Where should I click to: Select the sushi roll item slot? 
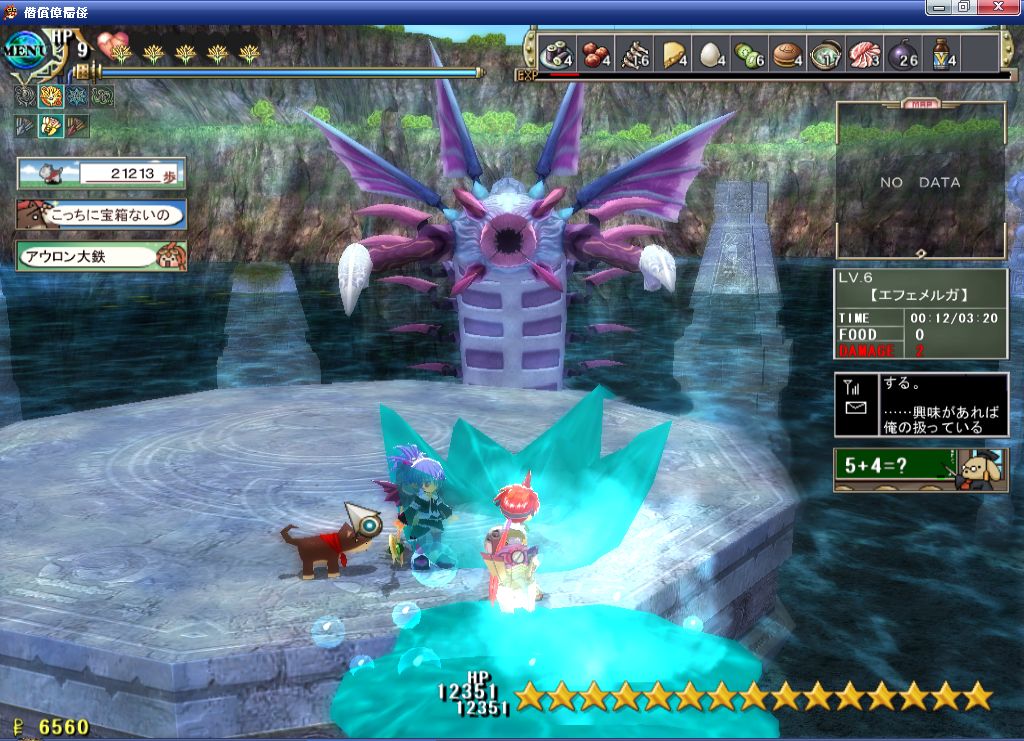coord(557,54)
